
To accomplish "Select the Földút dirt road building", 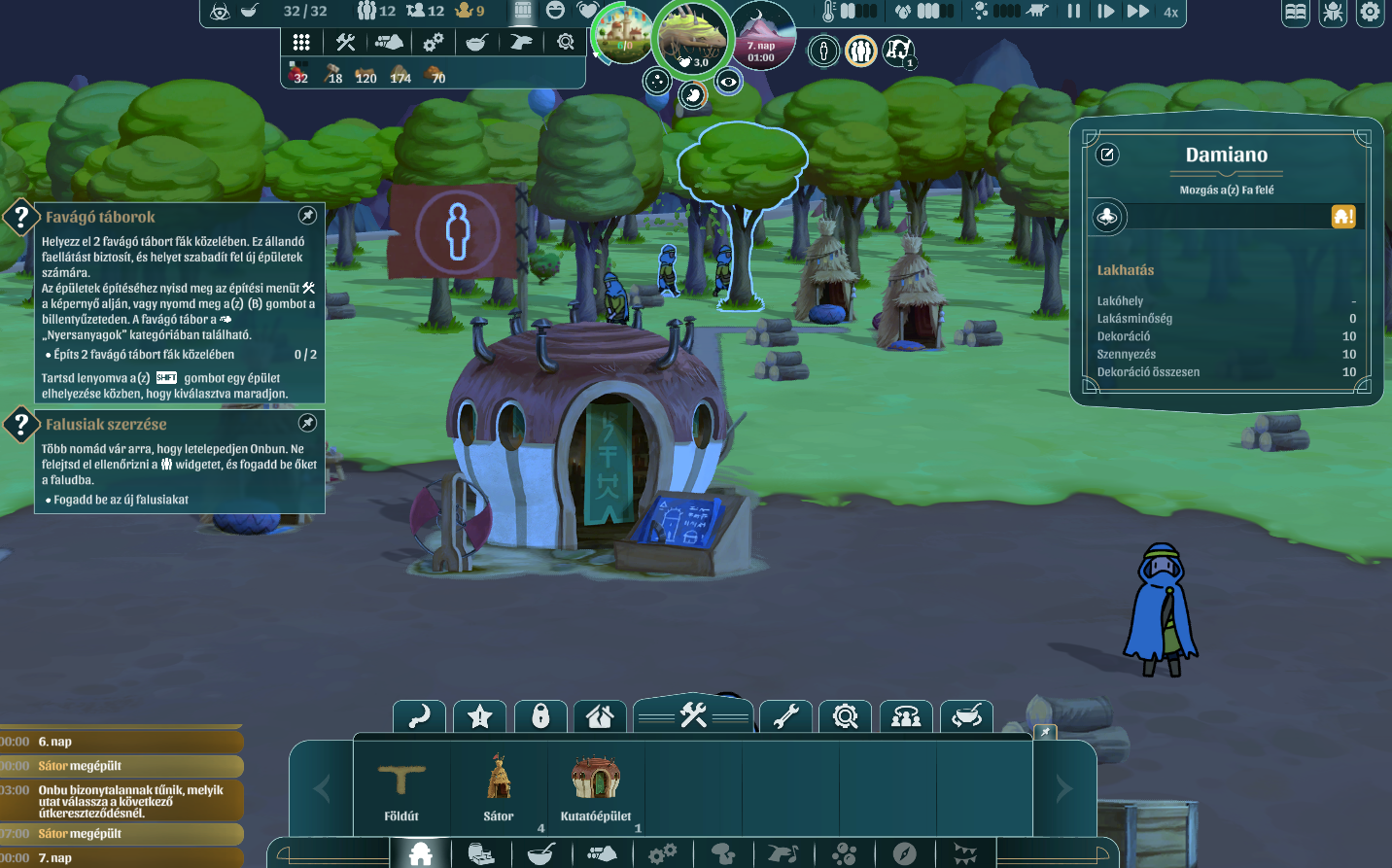I will (x=401, y=786).
